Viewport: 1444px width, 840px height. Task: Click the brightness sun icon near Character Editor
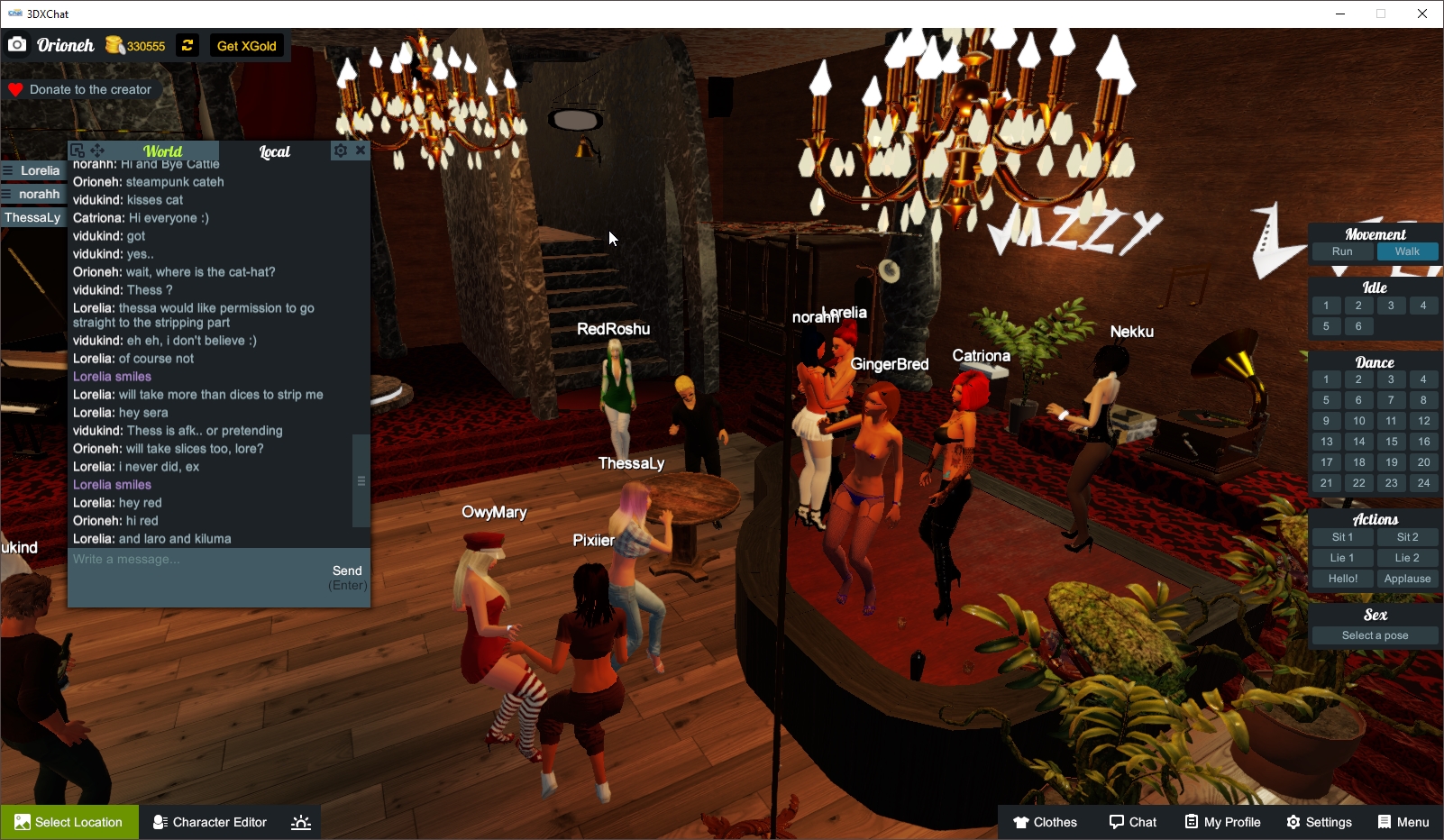(300, 821)
